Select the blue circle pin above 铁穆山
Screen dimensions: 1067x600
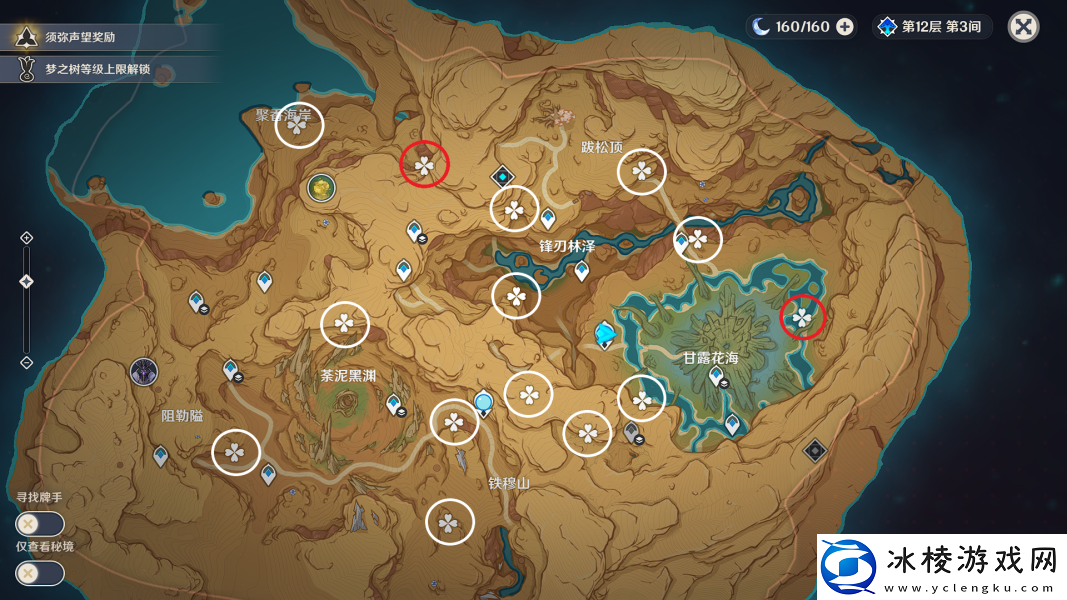click(x=485, y=403)
